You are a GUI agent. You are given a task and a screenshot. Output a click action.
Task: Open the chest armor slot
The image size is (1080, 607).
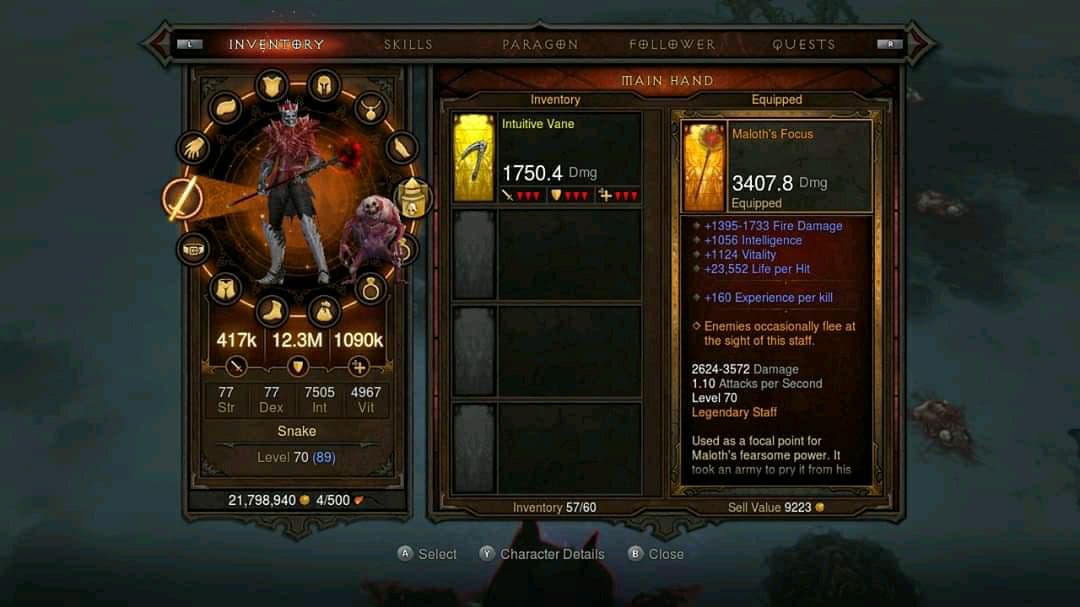[272, 86]
